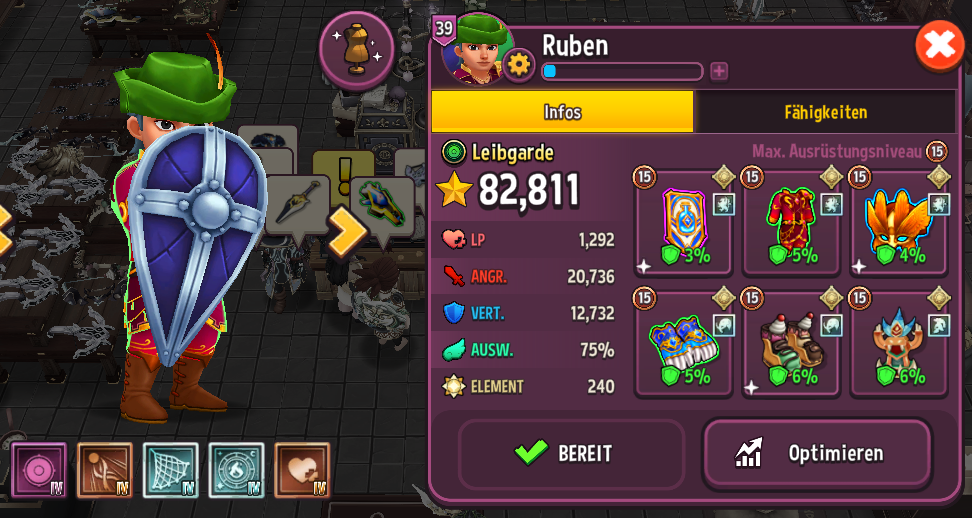This screenshot has height=518, width=972.
Task: Select the orange flame mask slot
Action: (899, 224)
